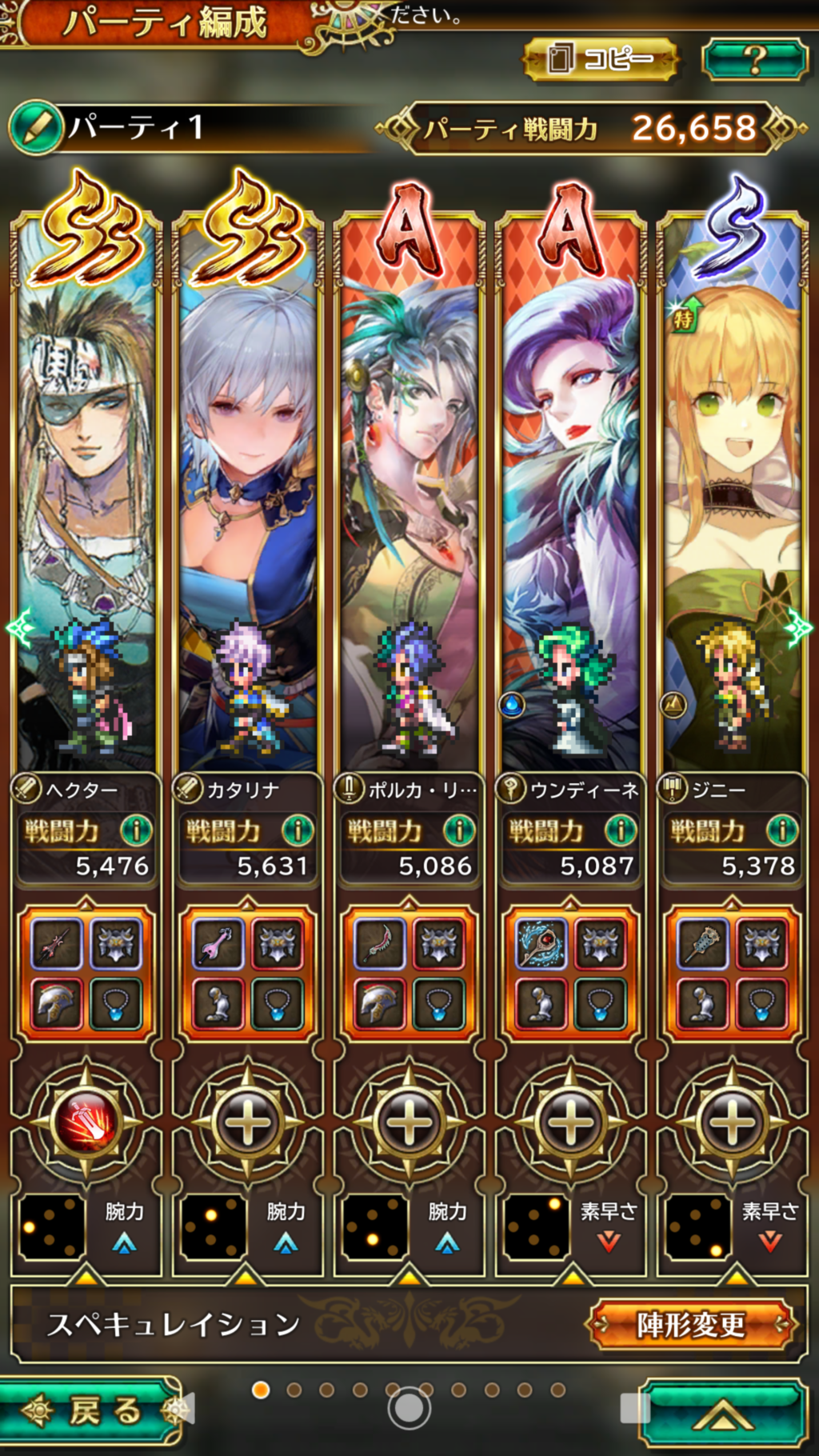Tap the コピー copy button
The height and width of the screenshot is (1456, 819).
[x=600, y=59]
